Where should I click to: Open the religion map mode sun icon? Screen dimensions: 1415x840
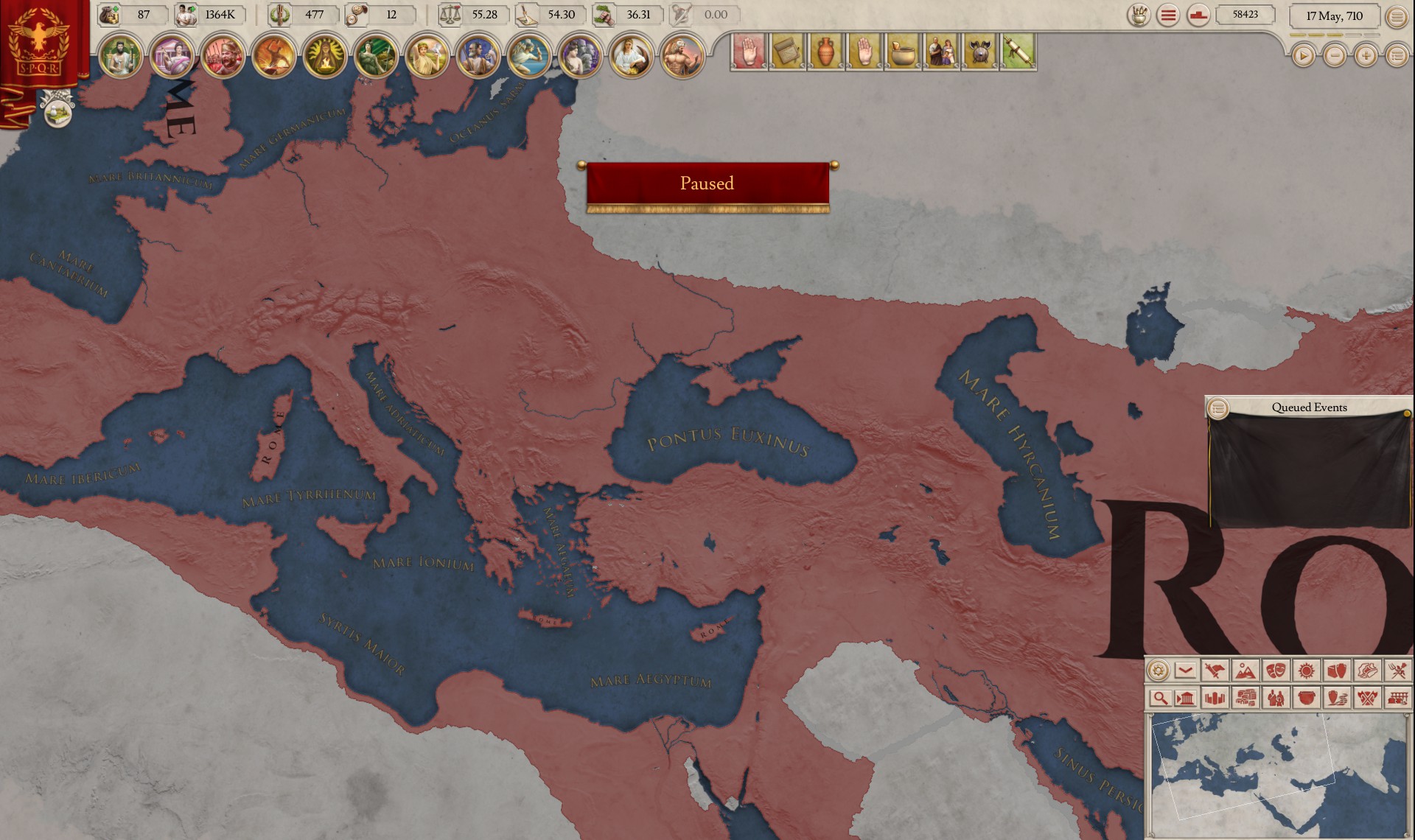coord(1306,671)
